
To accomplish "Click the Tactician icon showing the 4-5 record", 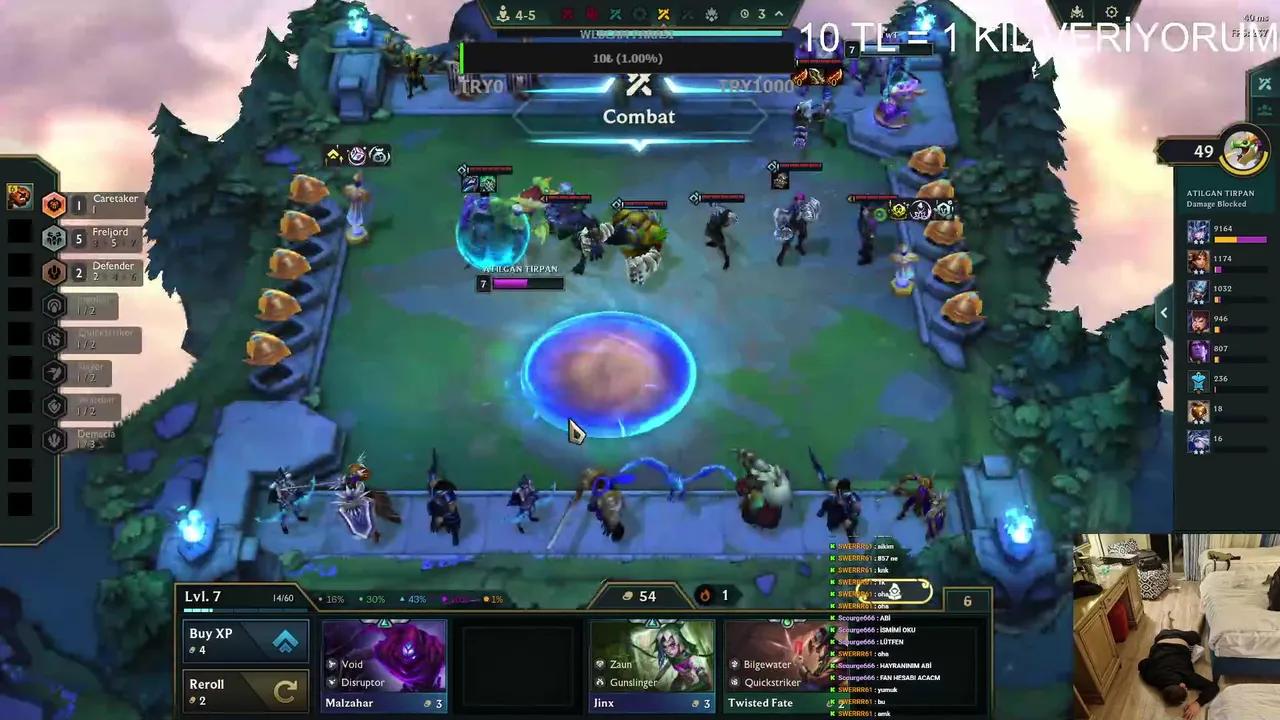I will [x=503, y=14].
